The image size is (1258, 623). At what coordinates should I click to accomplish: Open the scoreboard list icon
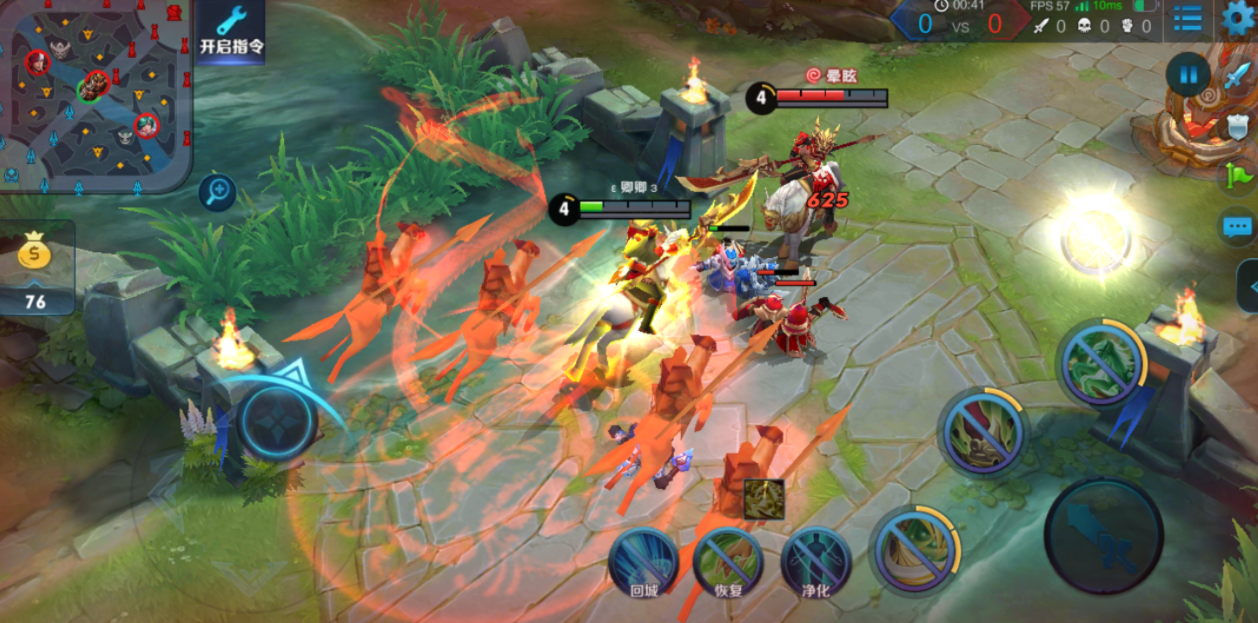(1187, 19)
